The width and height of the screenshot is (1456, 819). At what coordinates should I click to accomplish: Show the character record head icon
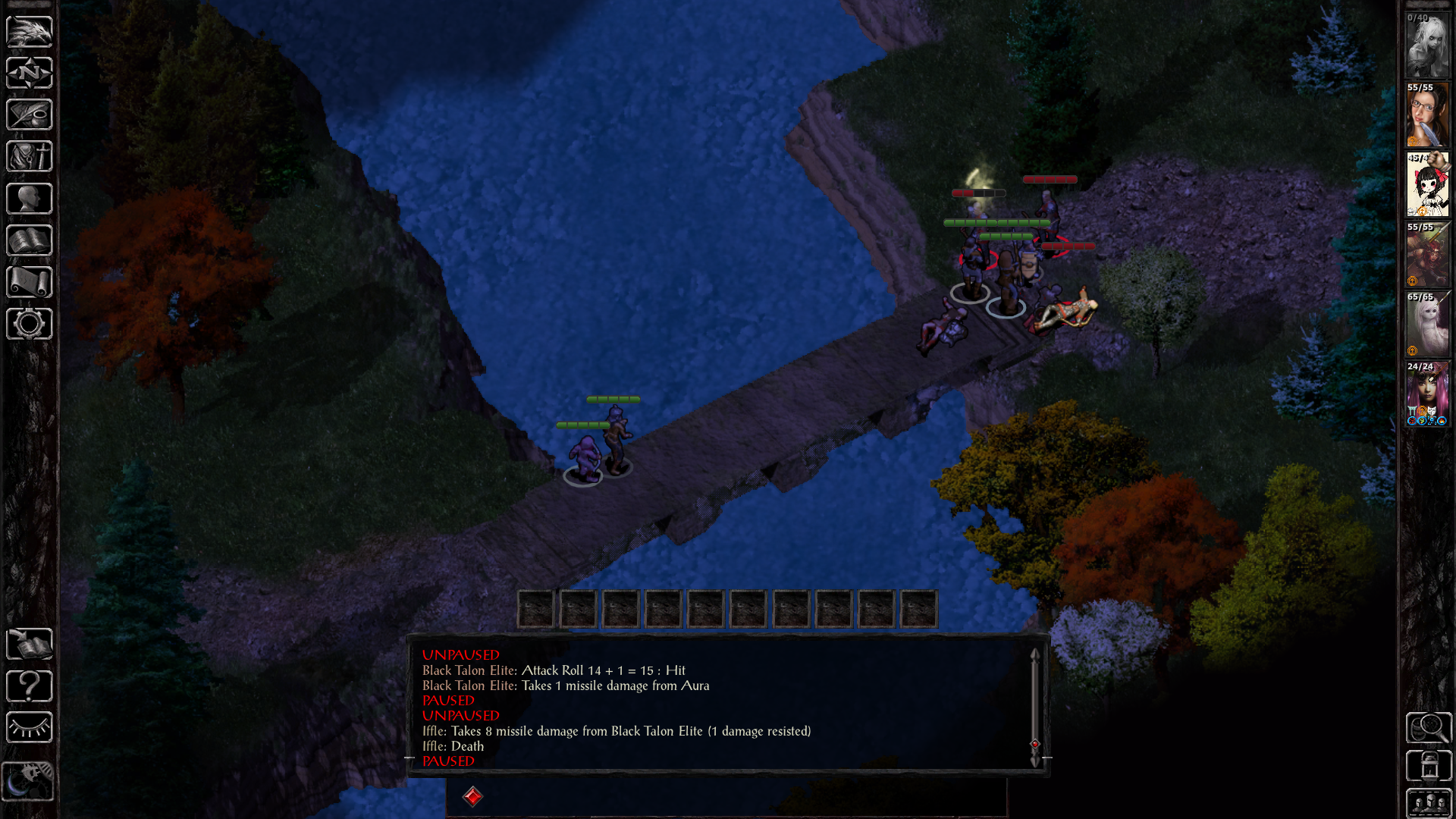tap(29, 199)
